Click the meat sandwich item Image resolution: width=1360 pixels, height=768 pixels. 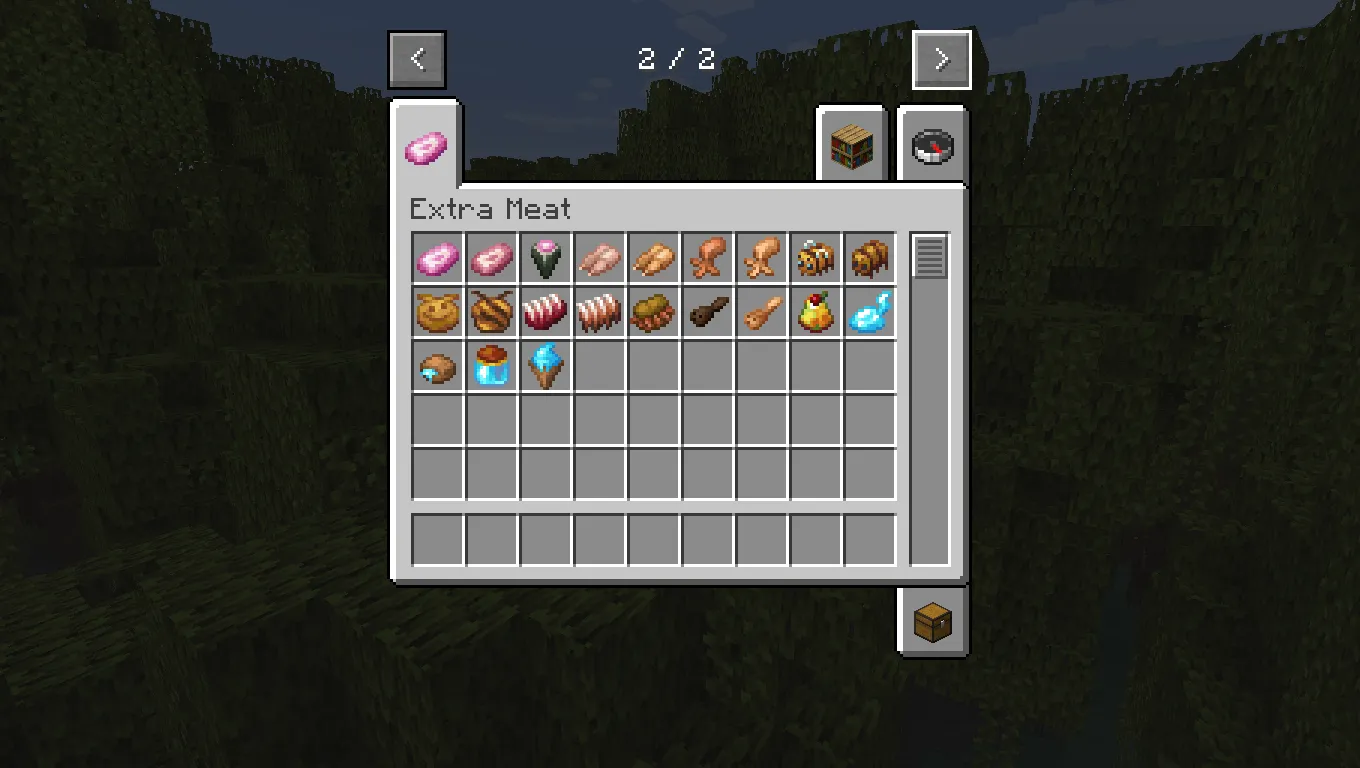click(654, 312)
